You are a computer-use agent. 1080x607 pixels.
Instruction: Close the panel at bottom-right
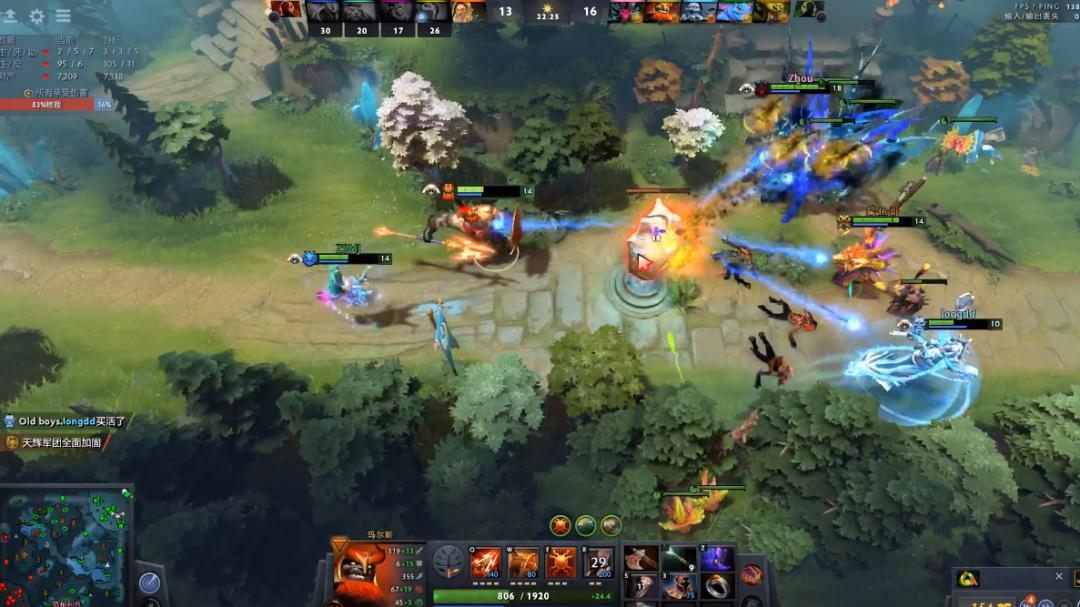1059,576
